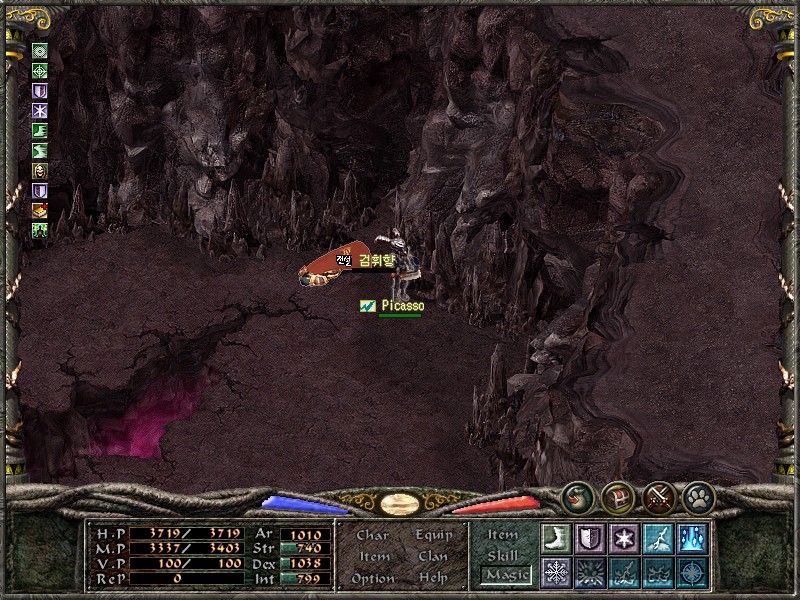Open the Option menu
Image resolution: width=800 pixels, height=600 pixels.
point(372,579)
